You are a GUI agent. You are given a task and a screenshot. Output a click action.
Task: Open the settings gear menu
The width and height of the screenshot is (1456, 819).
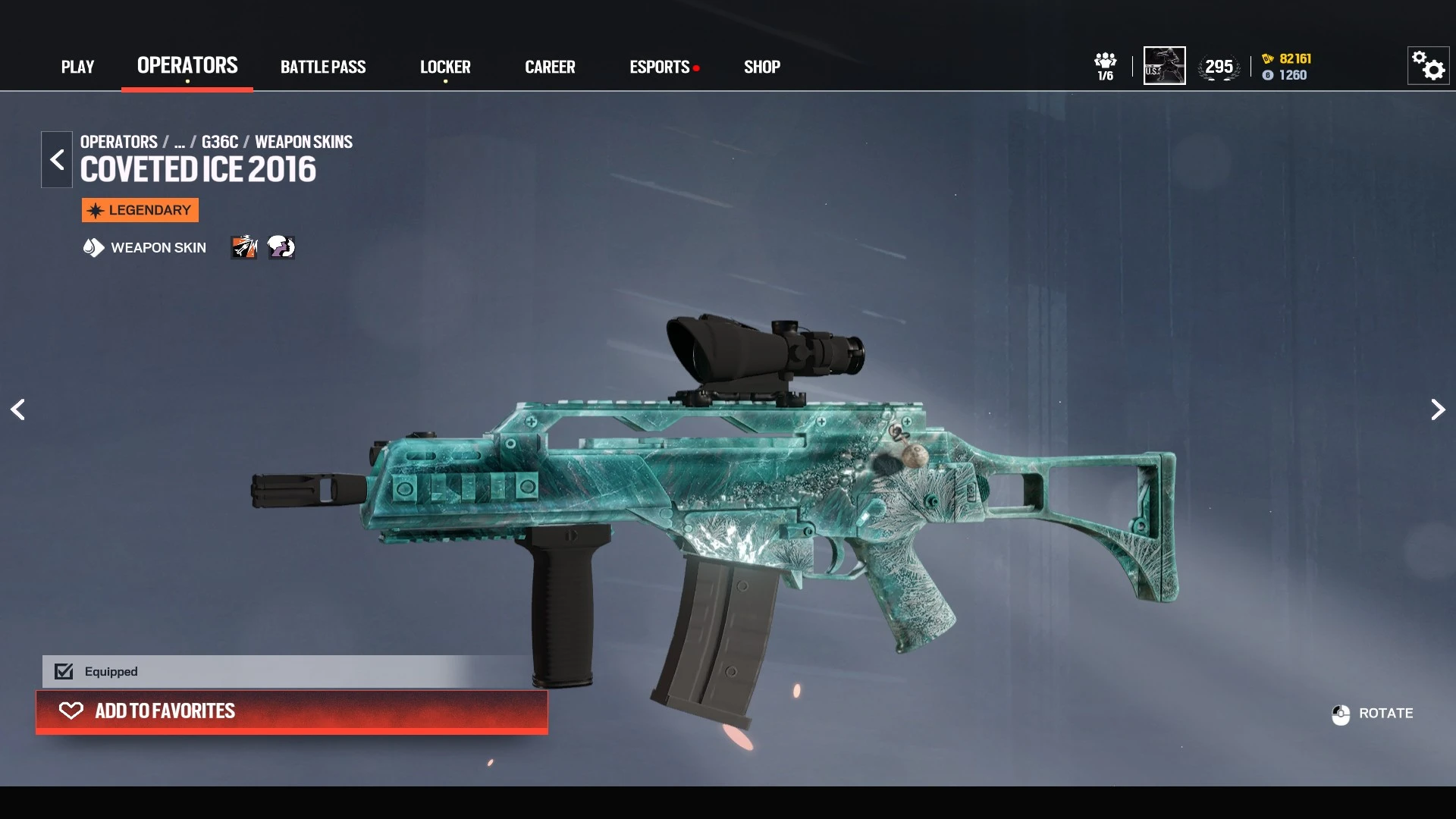tap(1428, 66)
